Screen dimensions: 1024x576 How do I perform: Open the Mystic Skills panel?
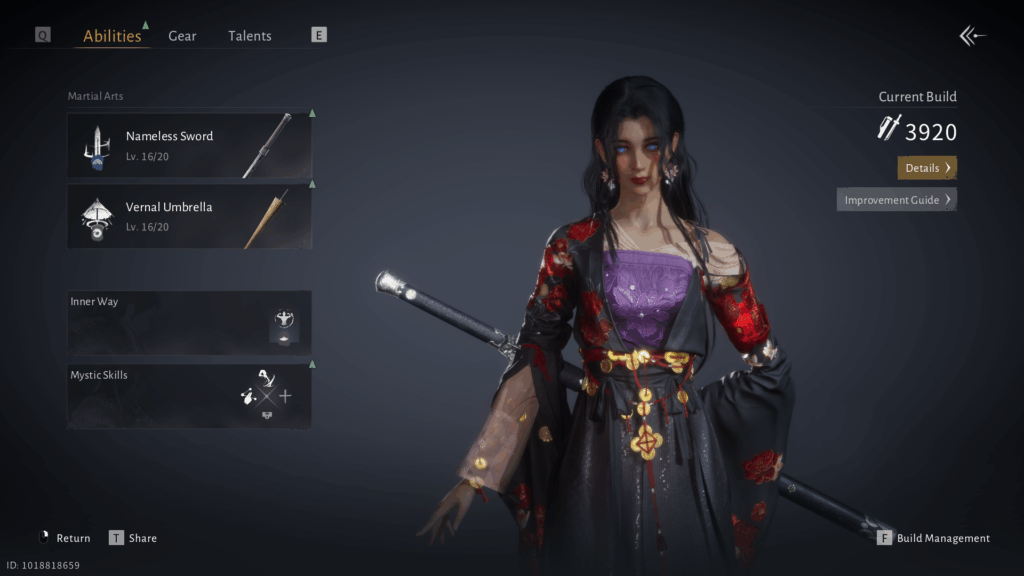coord(189,396)
